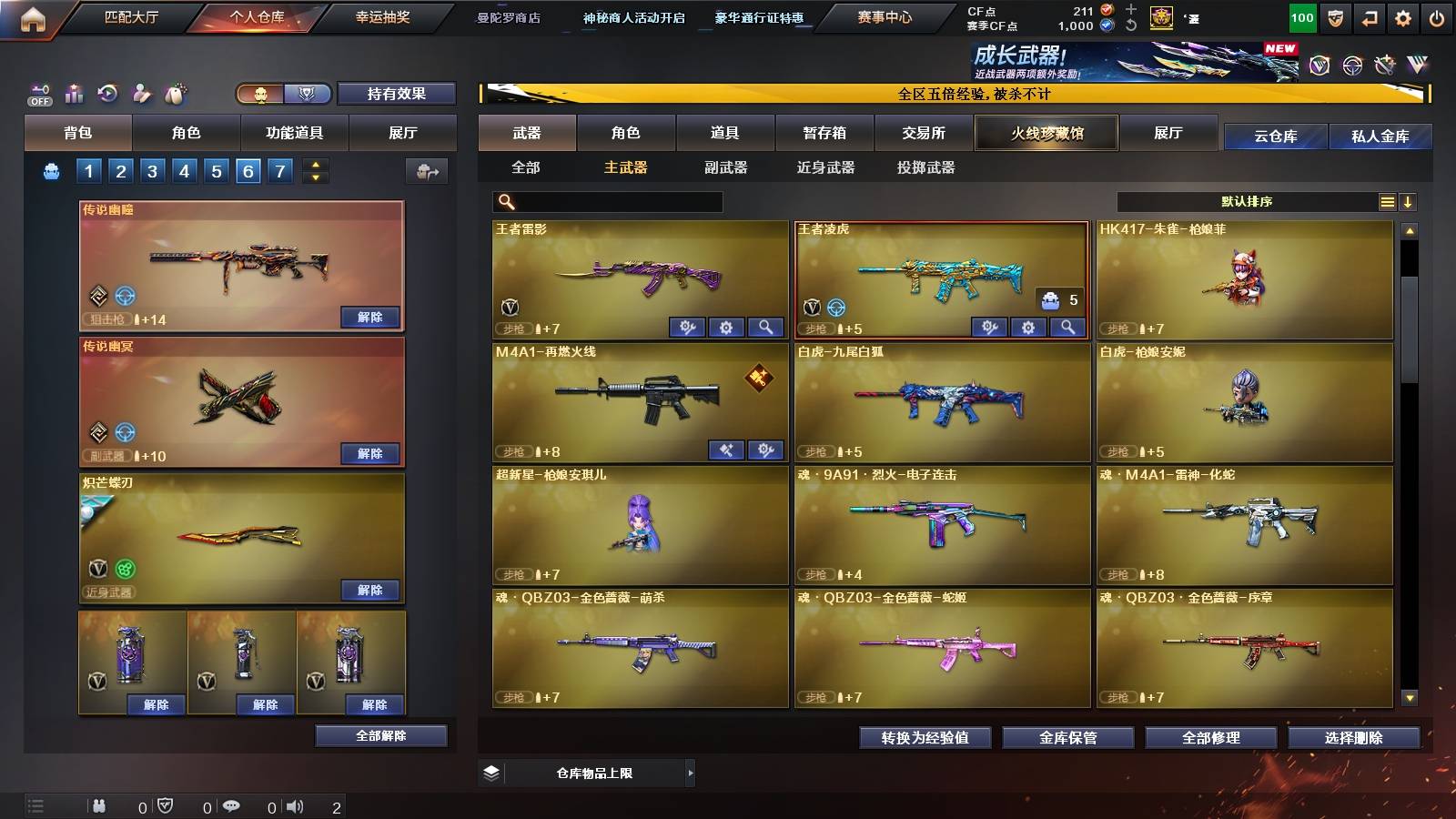This screenshot has width=1456, height=819.
Task: Click the list view icon next to 默认排序
Action: 1386,201
